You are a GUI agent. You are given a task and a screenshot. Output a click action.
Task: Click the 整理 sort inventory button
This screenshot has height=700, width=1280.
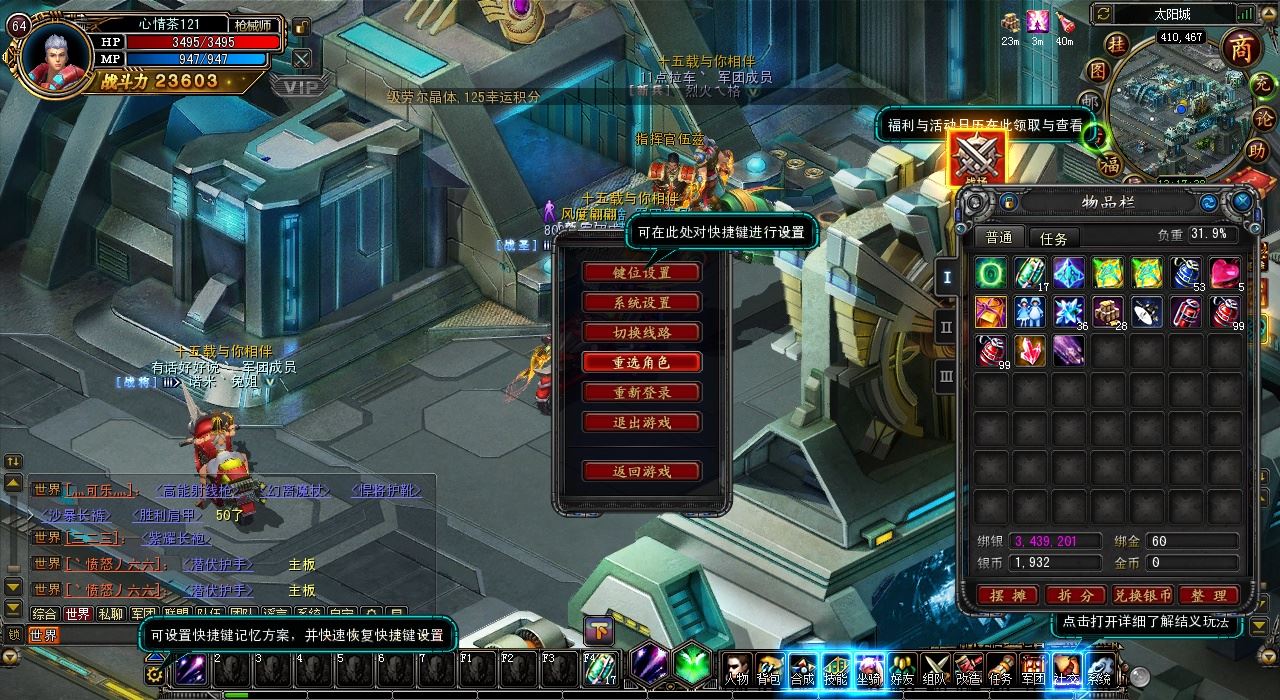[1208, 595]
